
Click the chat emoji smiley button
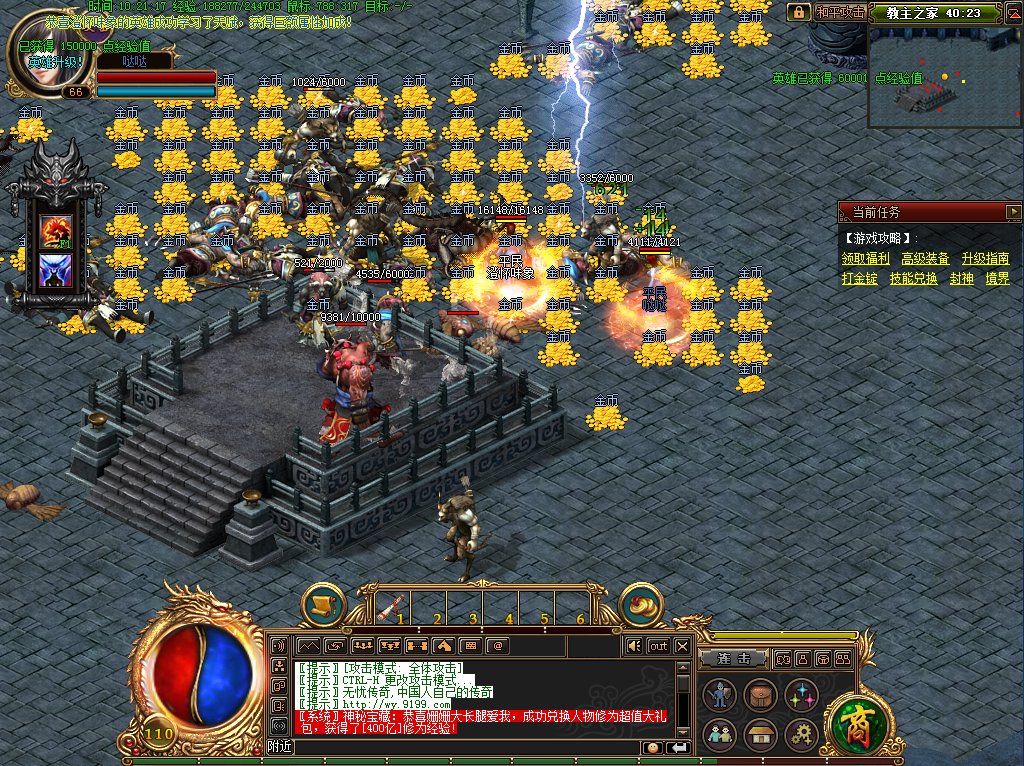click(652, 747)
